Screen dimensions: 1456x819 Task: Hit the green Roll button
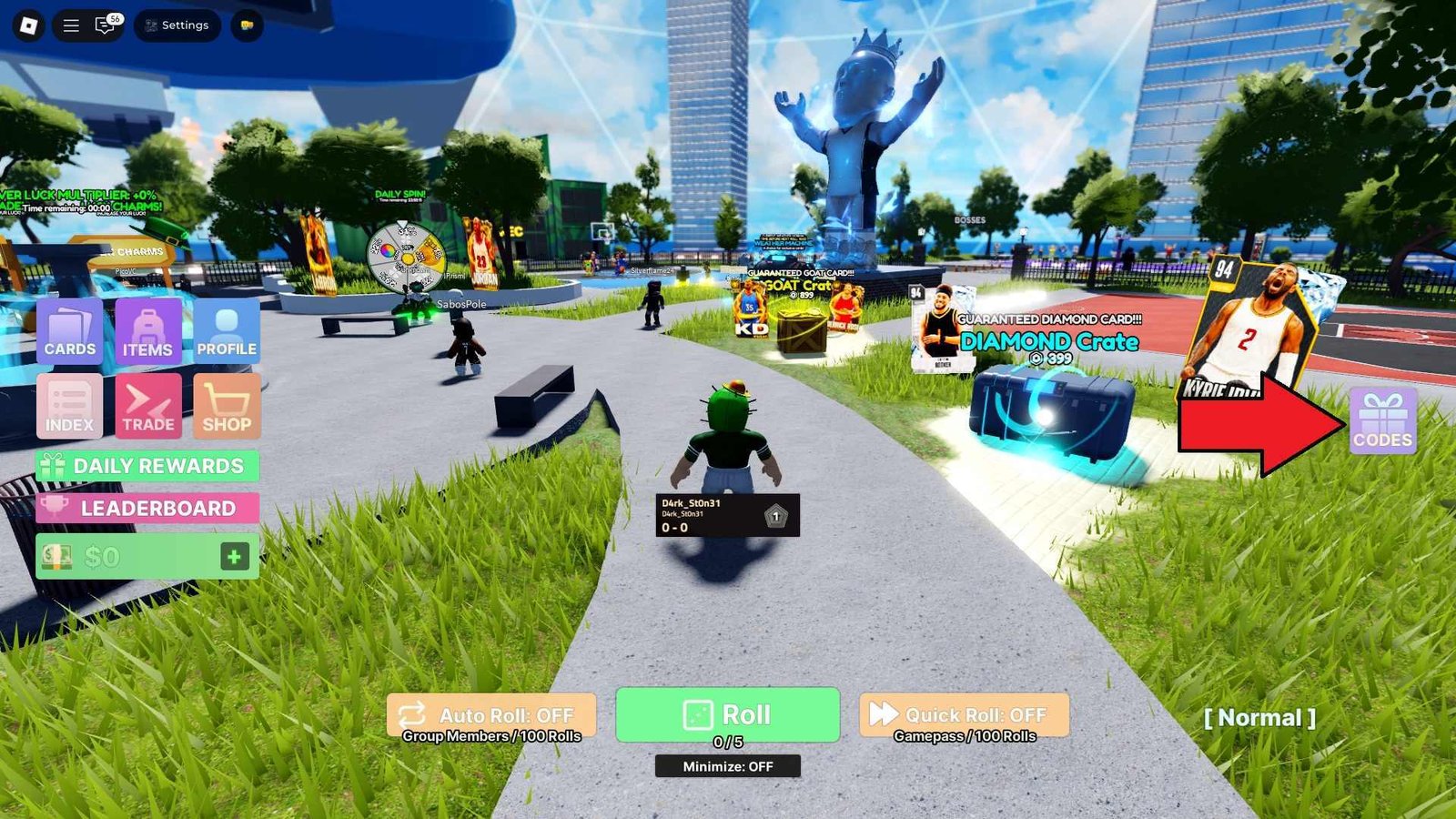(727, 714)
